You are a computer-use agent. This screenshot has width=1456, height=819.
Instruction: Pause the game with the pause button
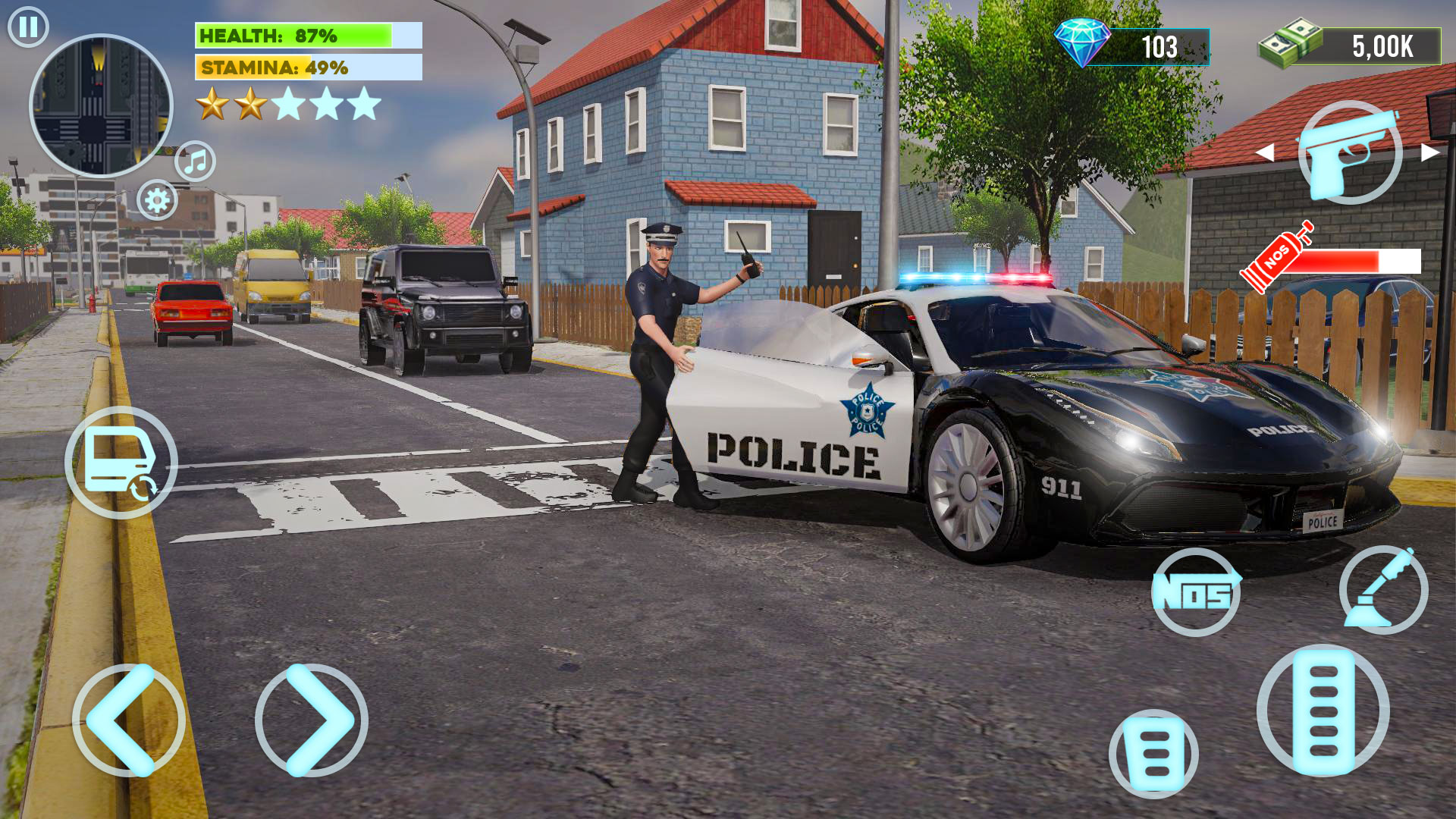click(x=28, y=27)
